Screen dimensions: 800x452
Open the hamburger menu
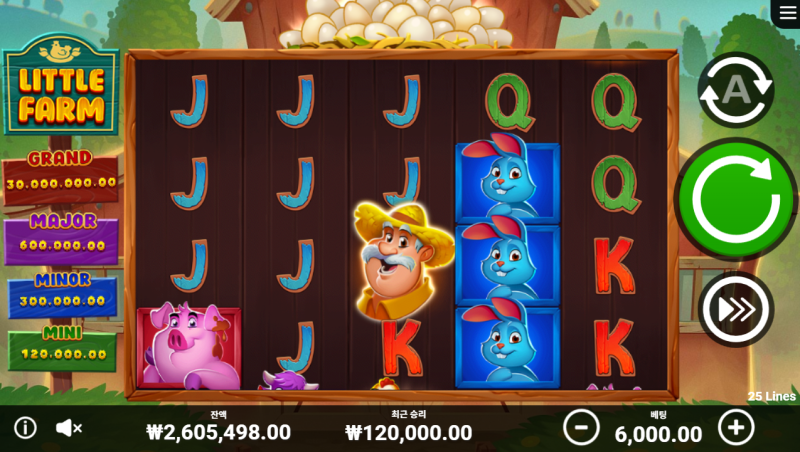784,12
